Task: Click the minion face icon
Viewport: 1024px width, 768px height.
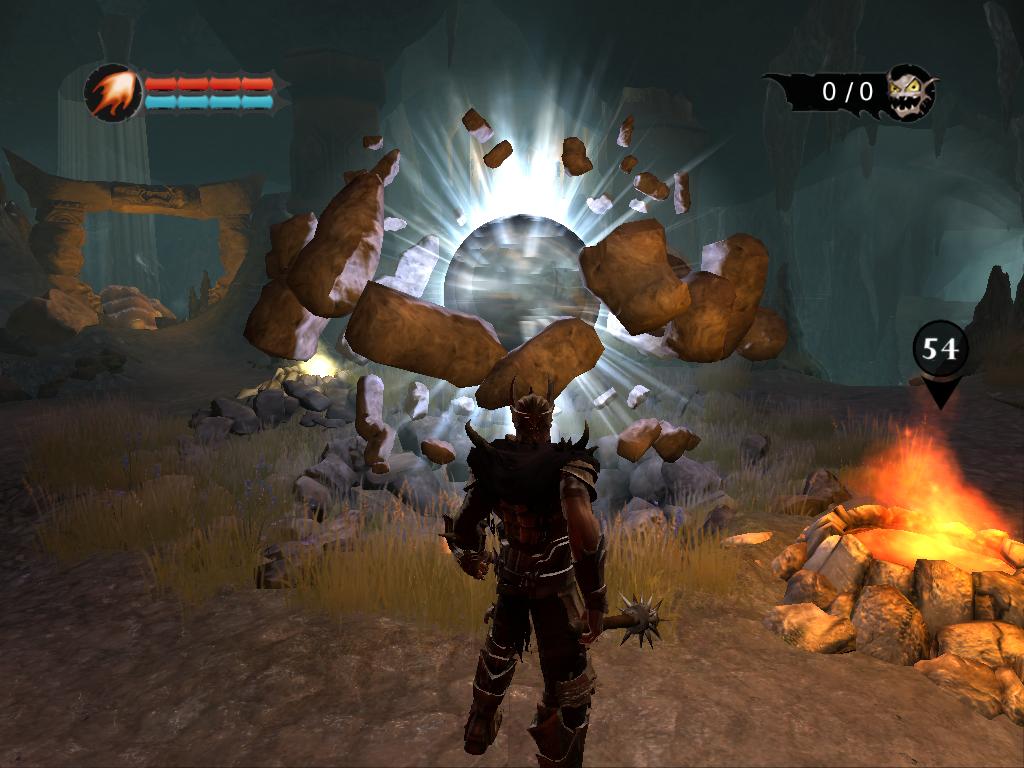Action: pos(910,92)
